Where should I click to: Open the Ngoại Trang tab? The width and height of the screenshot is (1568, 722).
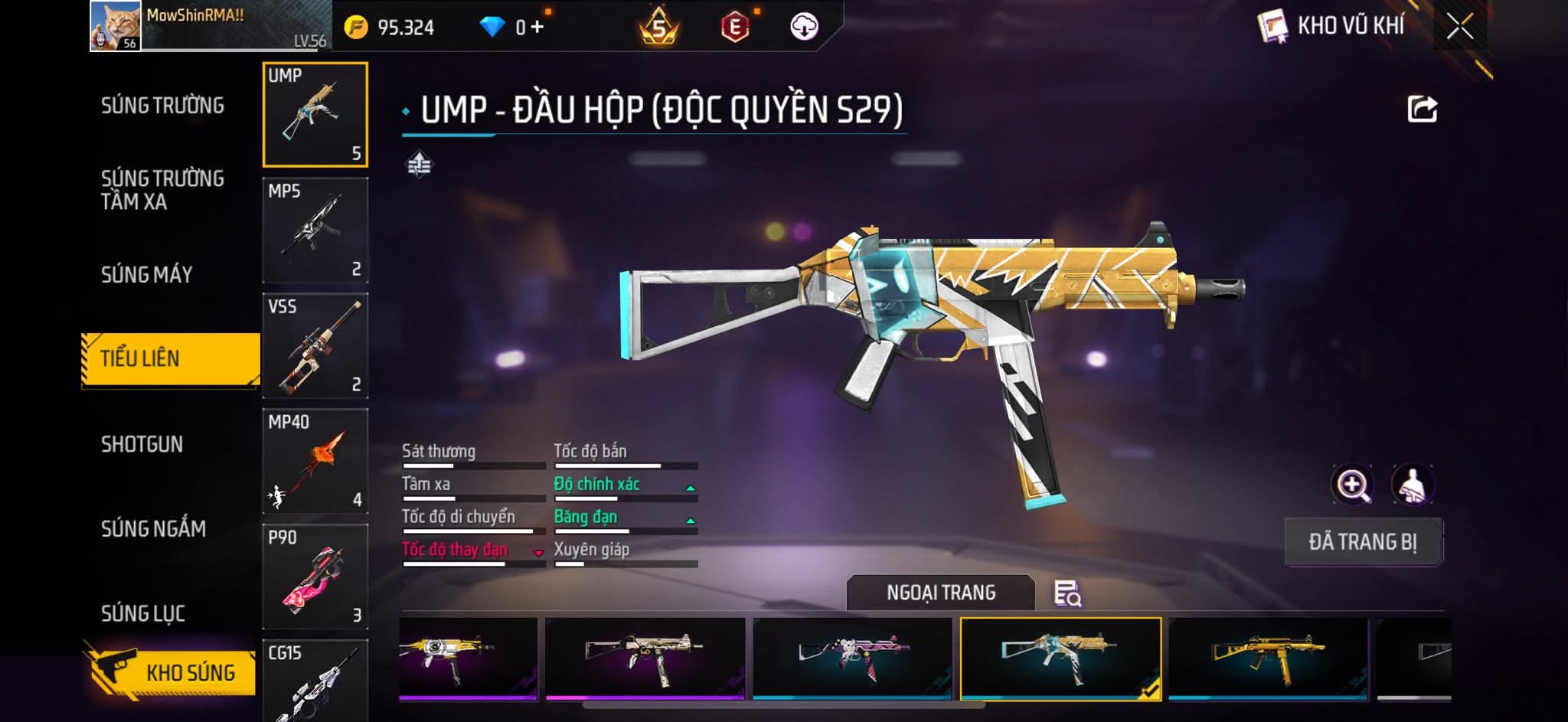click(940, 593)
